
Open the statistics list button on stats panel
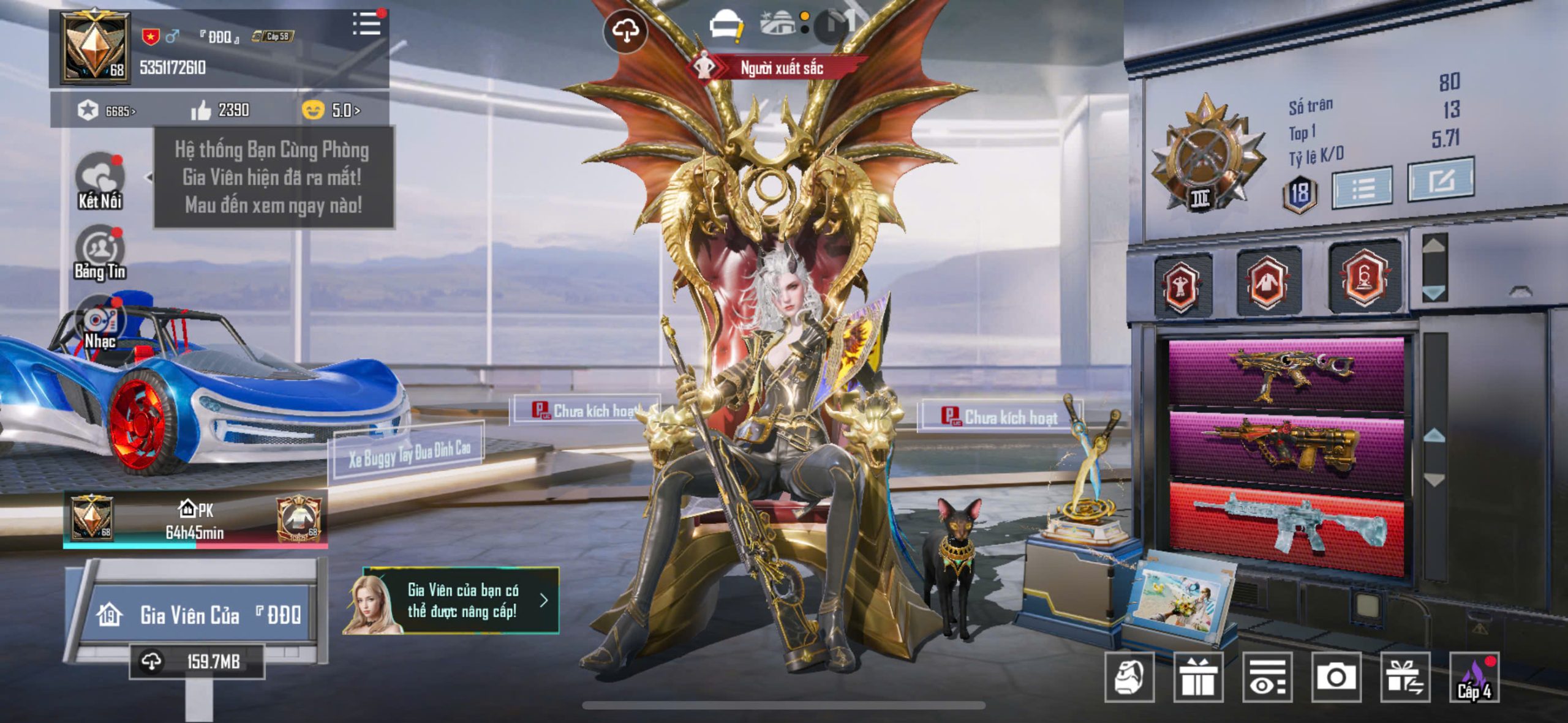[1362, 187]
